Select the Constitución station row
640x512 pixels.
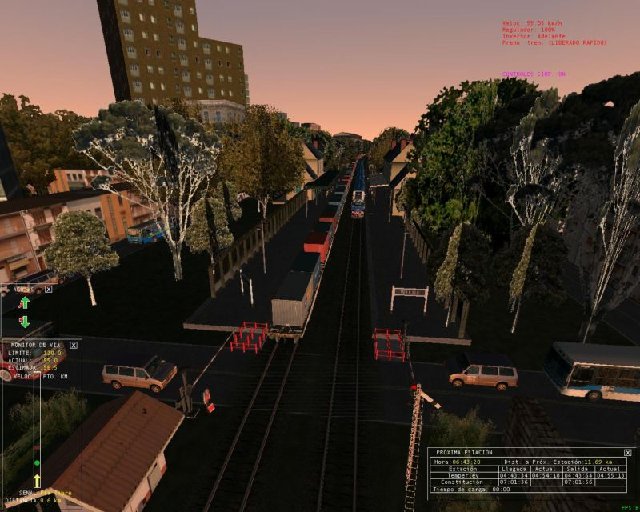click(x=462, y=482)
